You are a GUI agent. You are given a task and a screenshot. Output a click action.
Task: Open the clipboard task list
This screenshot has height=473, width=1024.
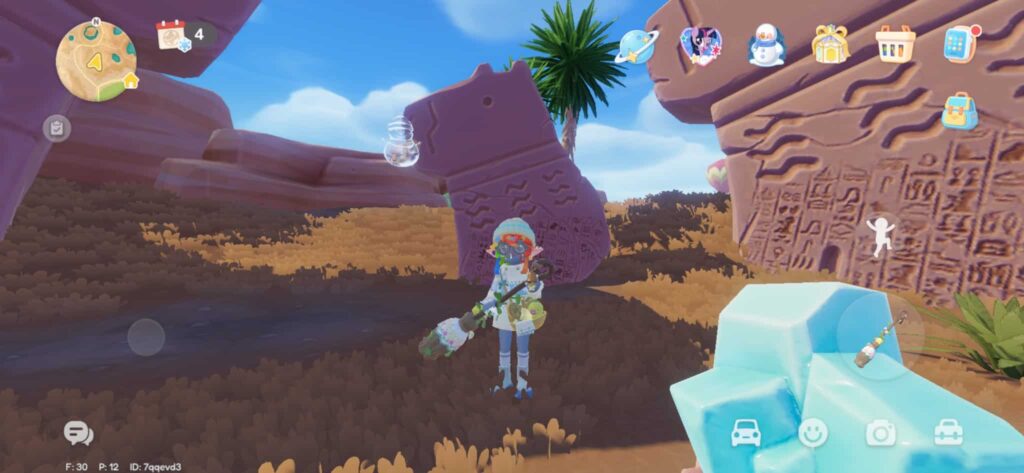pyautogui.click(x=57, y=128)
